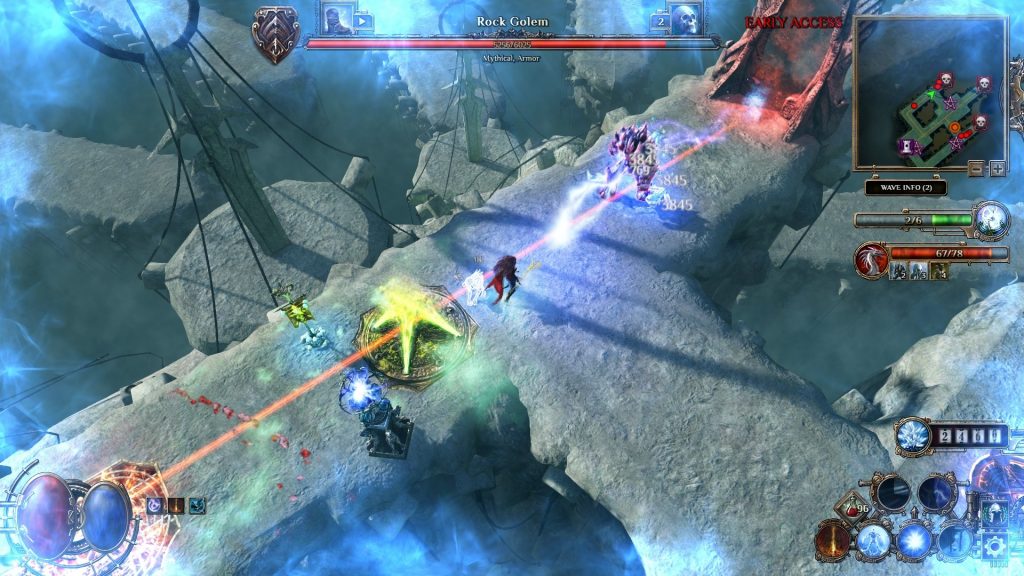The width and height of the screenshot is (1024, 576).
Task: Open the gear settings button
Action: pos(994,546)
